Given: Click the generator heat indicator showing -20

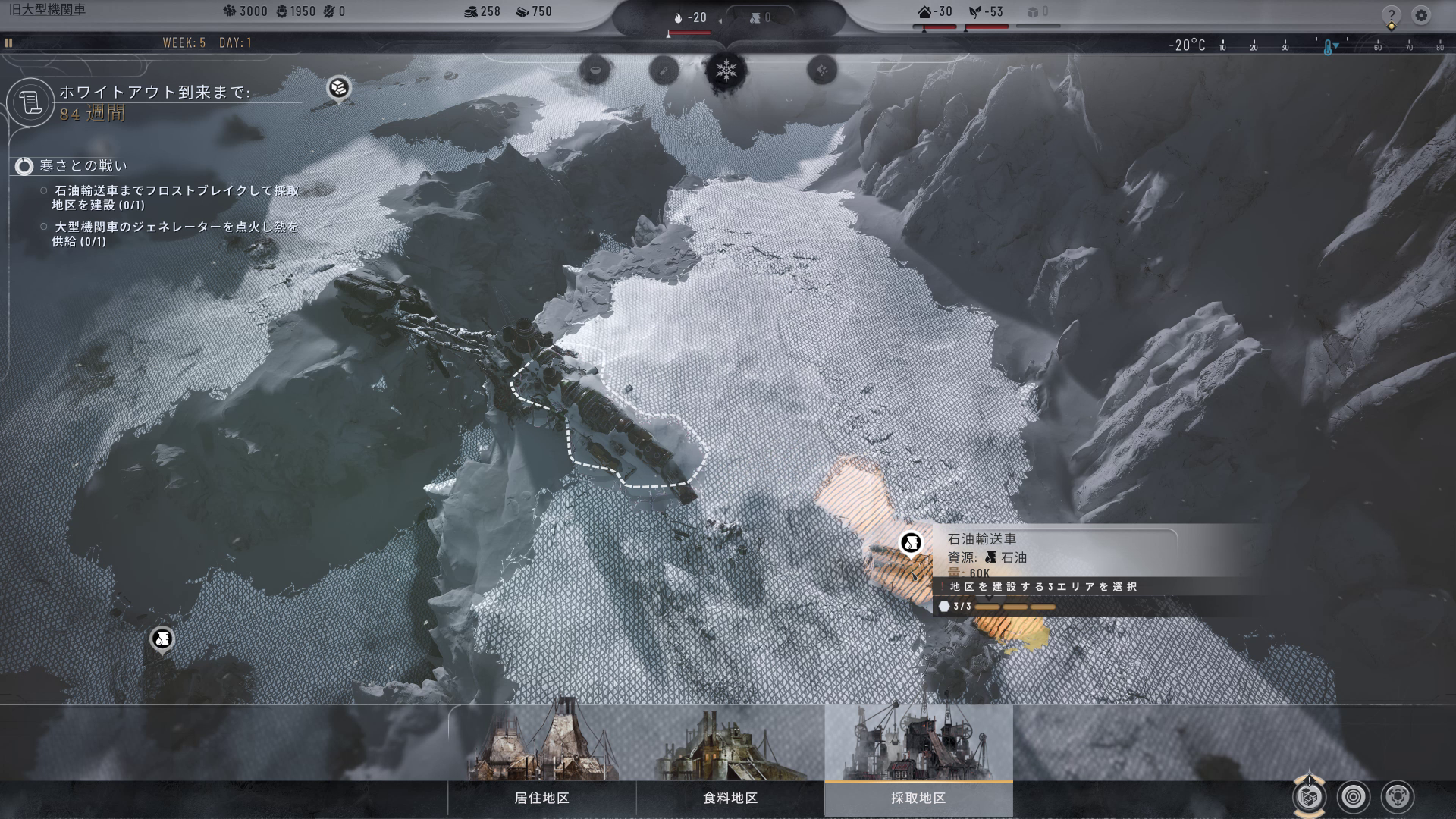Looking at the screenshot, I should click(x=690, y=17).
